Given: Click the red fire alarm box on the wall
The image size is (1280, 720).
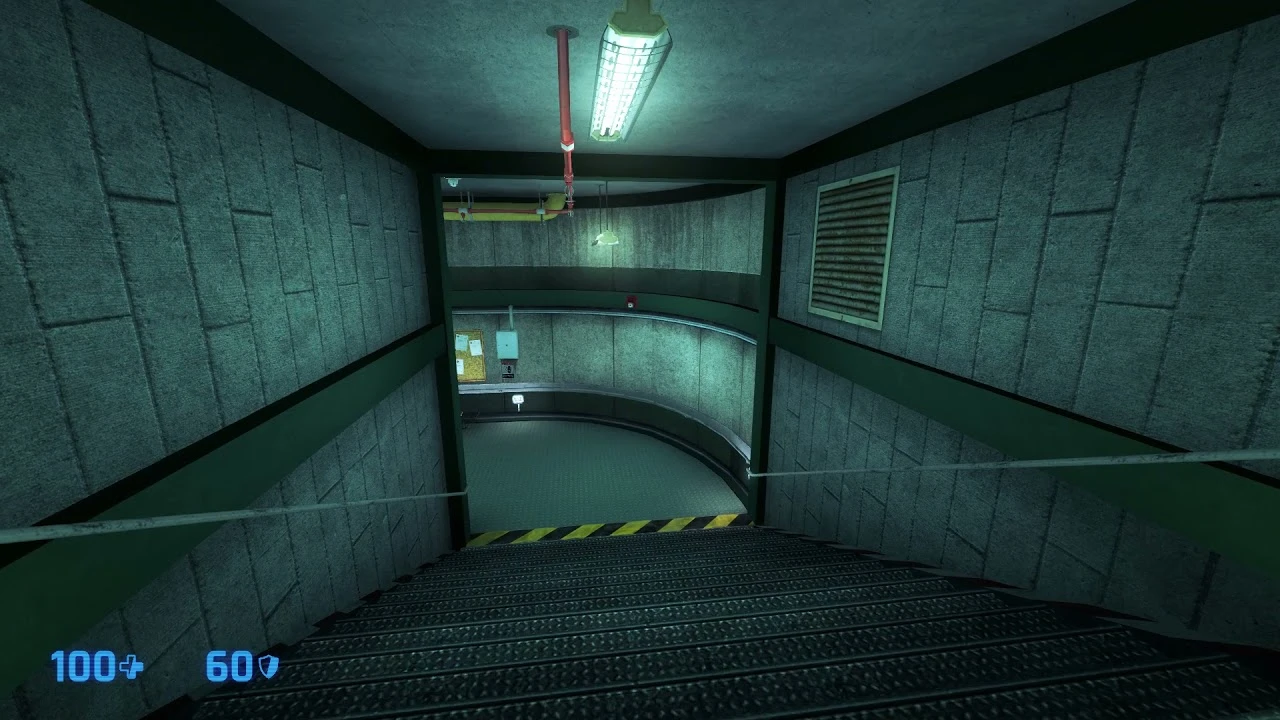Looking at the screenshot, I should [x=632, y=302].
